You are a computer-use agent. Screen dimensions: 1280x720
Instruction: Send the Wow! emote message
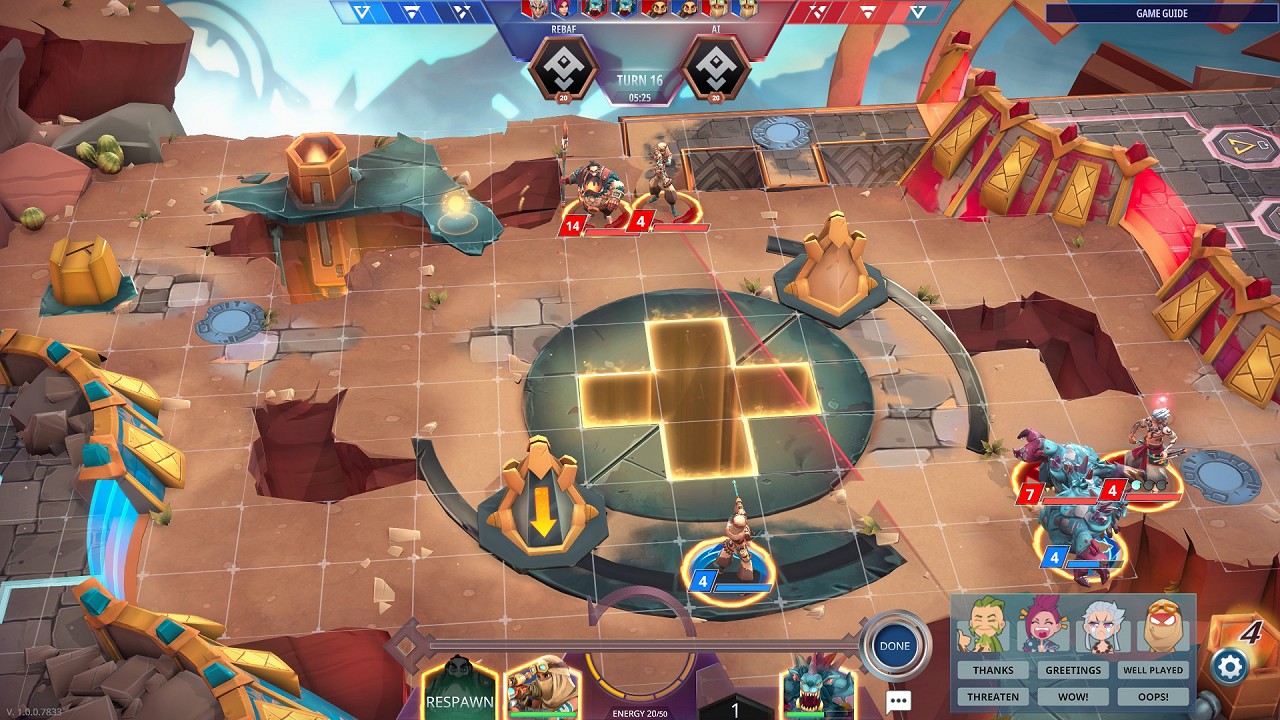click(1073, 696)
